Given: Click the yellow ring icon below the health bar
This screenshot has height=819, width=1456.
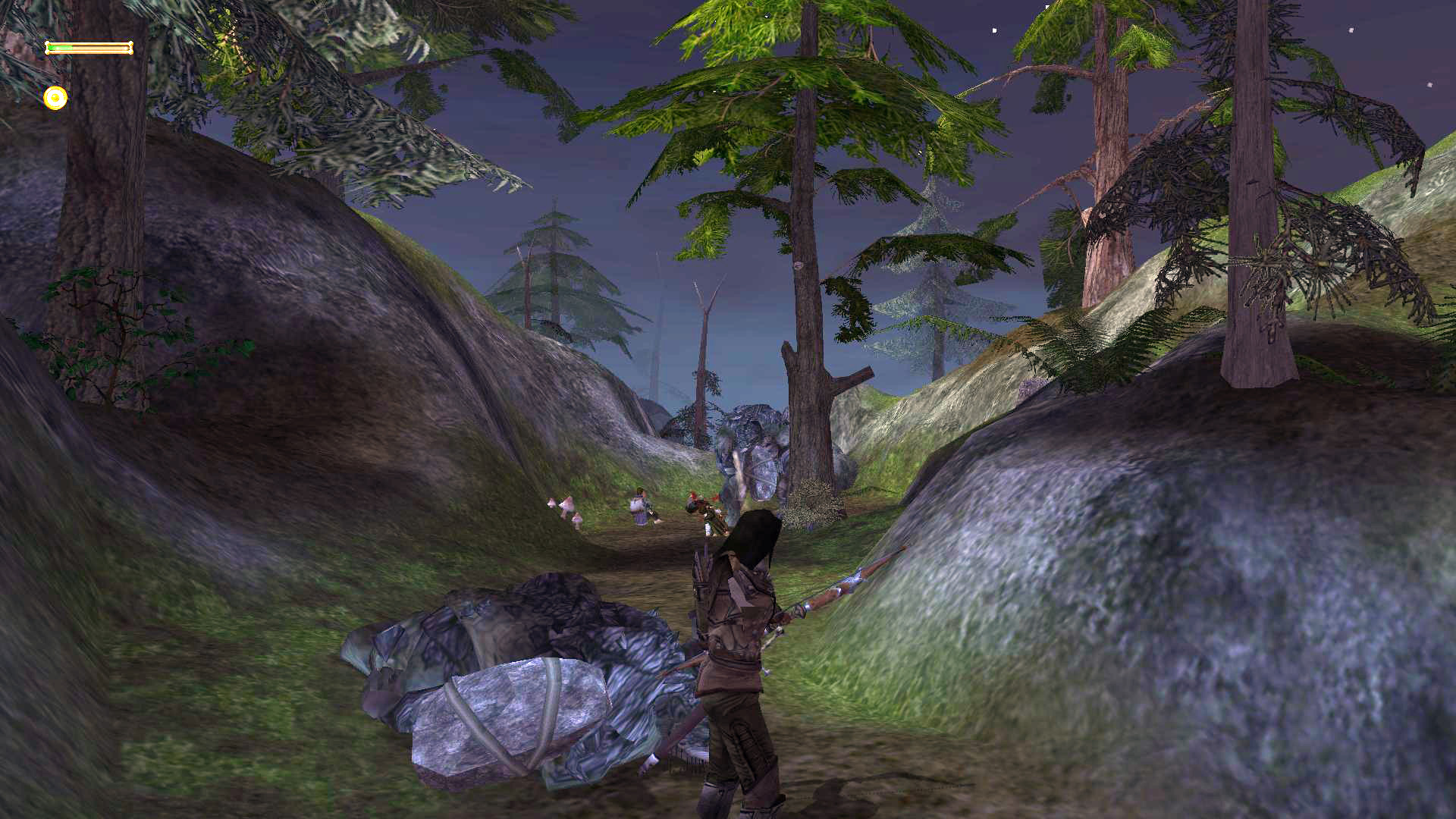Looking at the screenshot, I should pyautogui.click(x=55, y=98).
